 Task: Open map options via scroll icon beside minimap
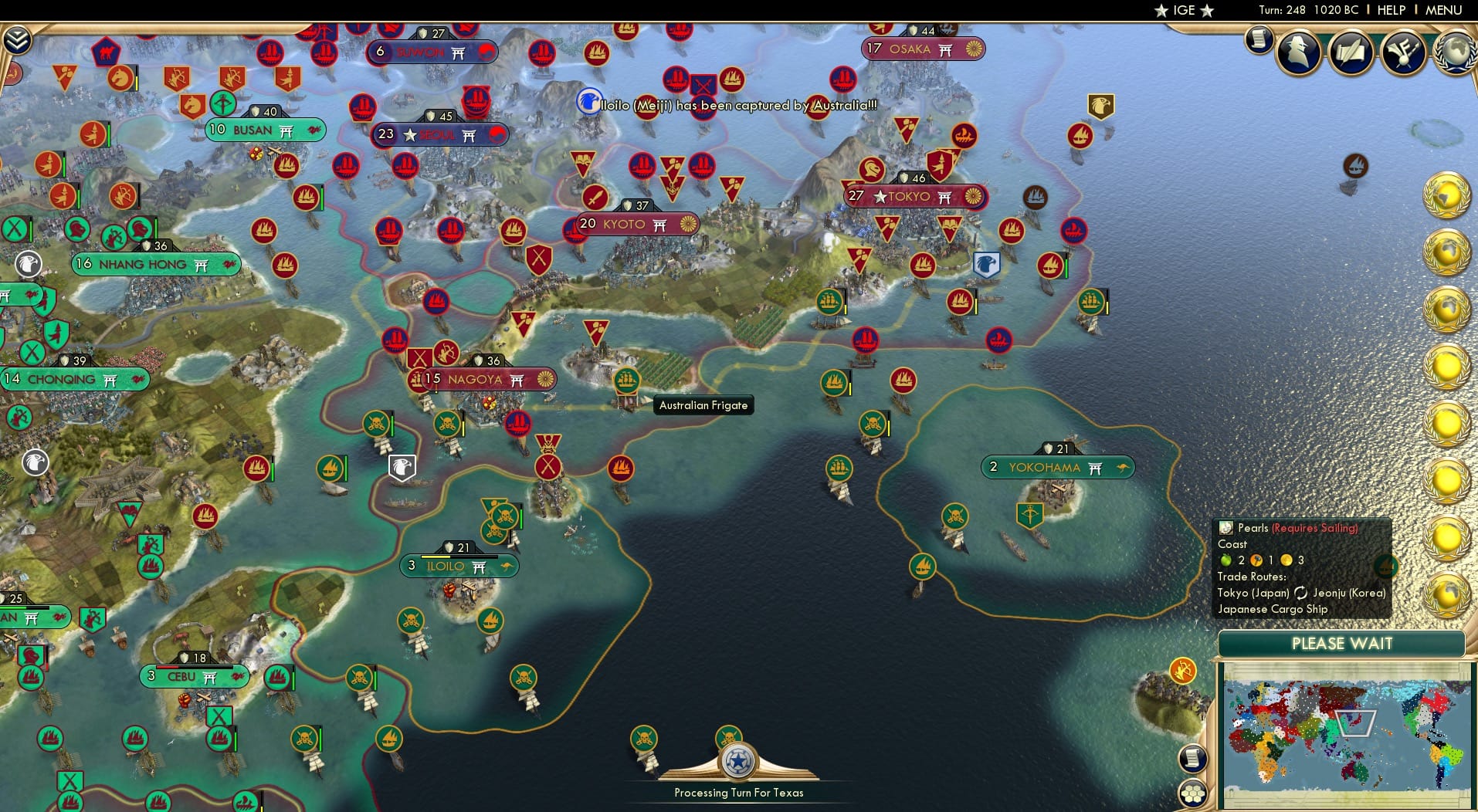[1193, 758]
